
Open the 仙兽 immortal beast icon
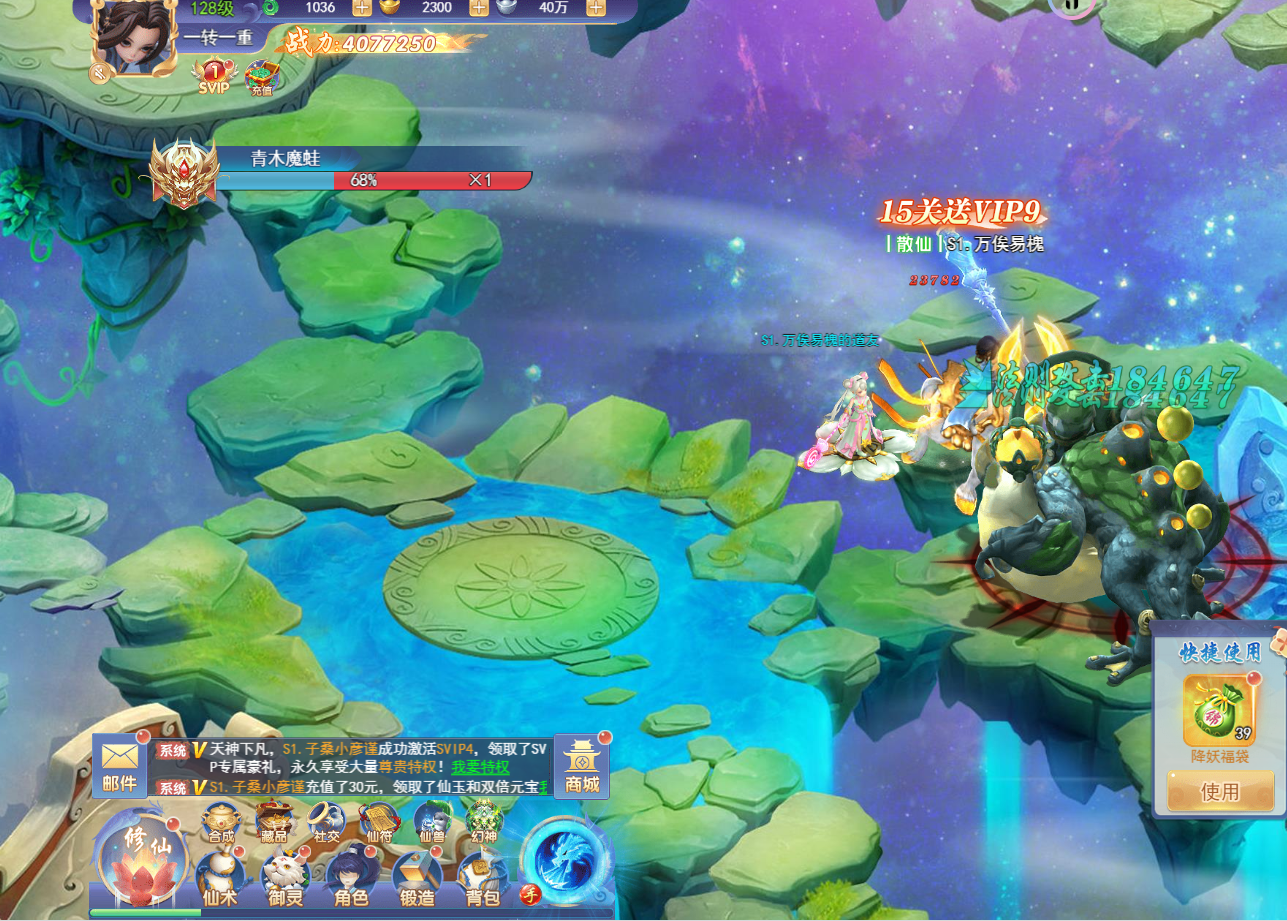pos(432,820)
